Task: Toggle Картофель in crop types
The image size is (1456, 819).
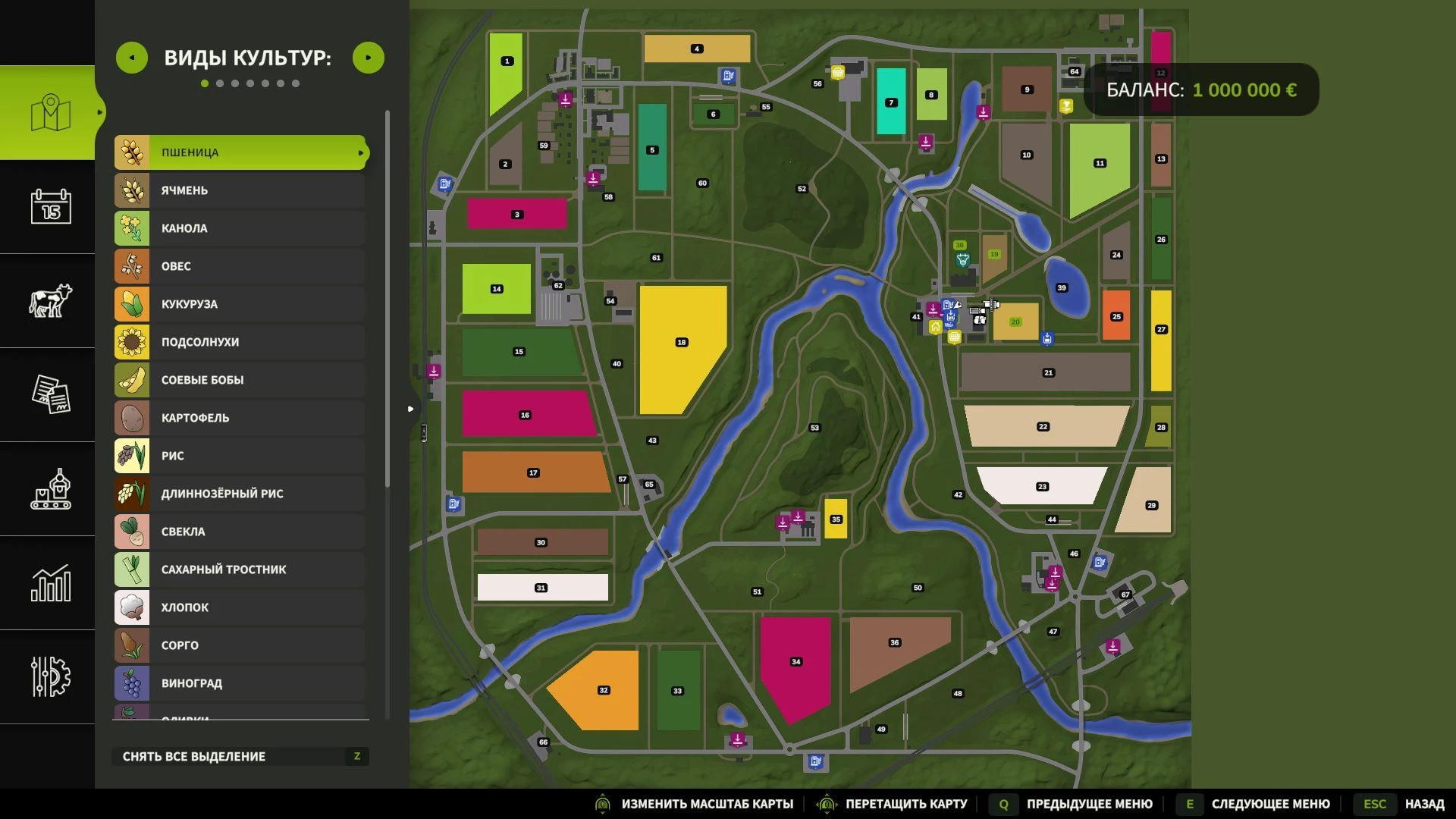Action: point(240,418)
